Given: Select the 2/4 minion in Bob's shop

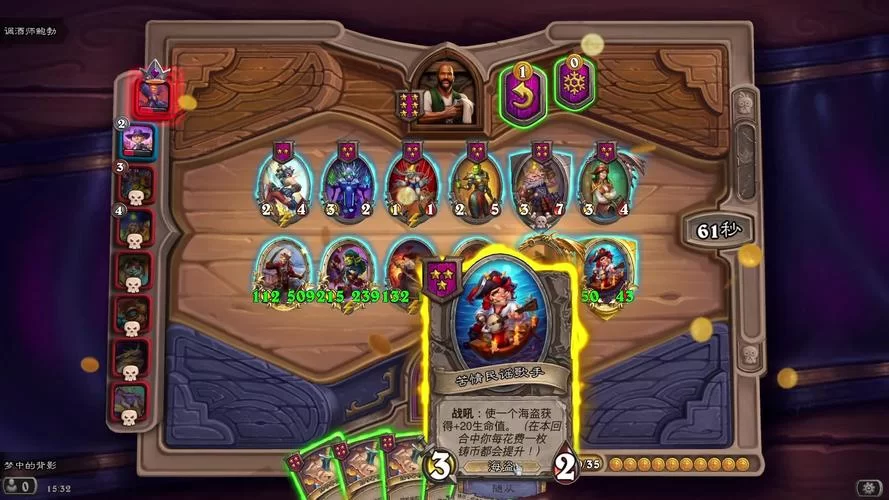Looking at the screenshot, I should tap(283, 184).
